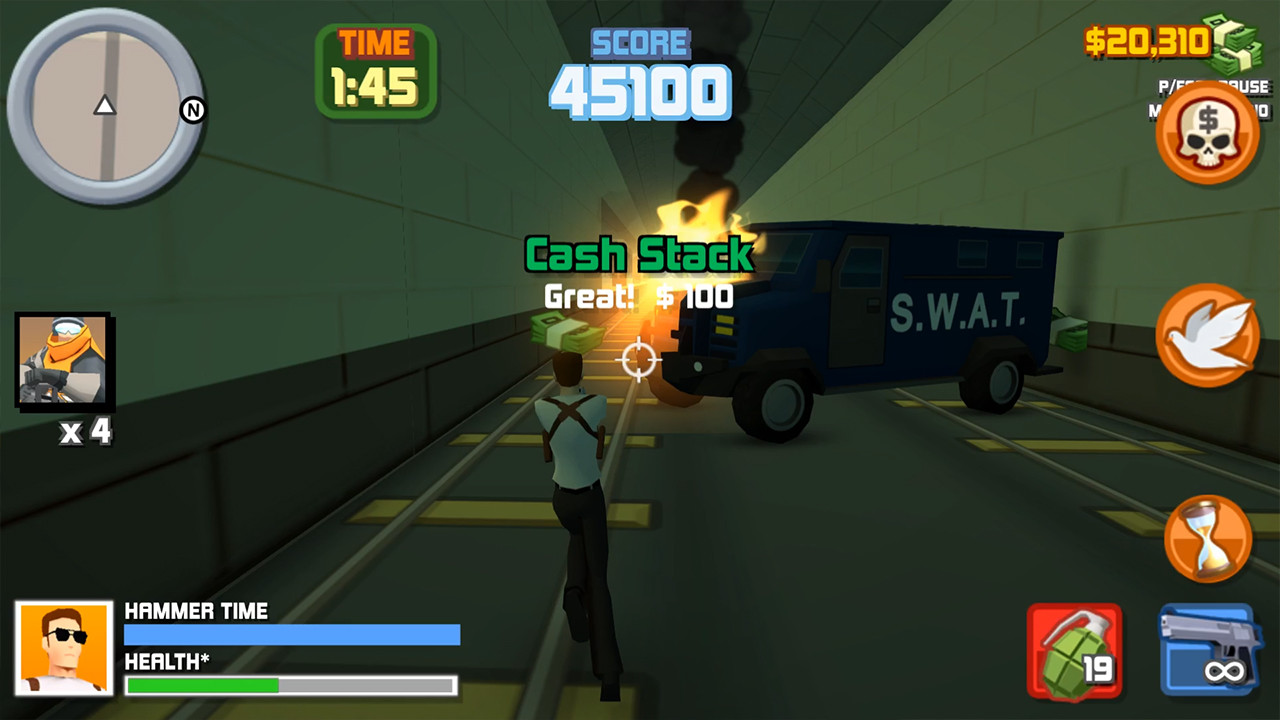
Task: Tap the skull bounty power-up icon
Action: coord(1208,133)
